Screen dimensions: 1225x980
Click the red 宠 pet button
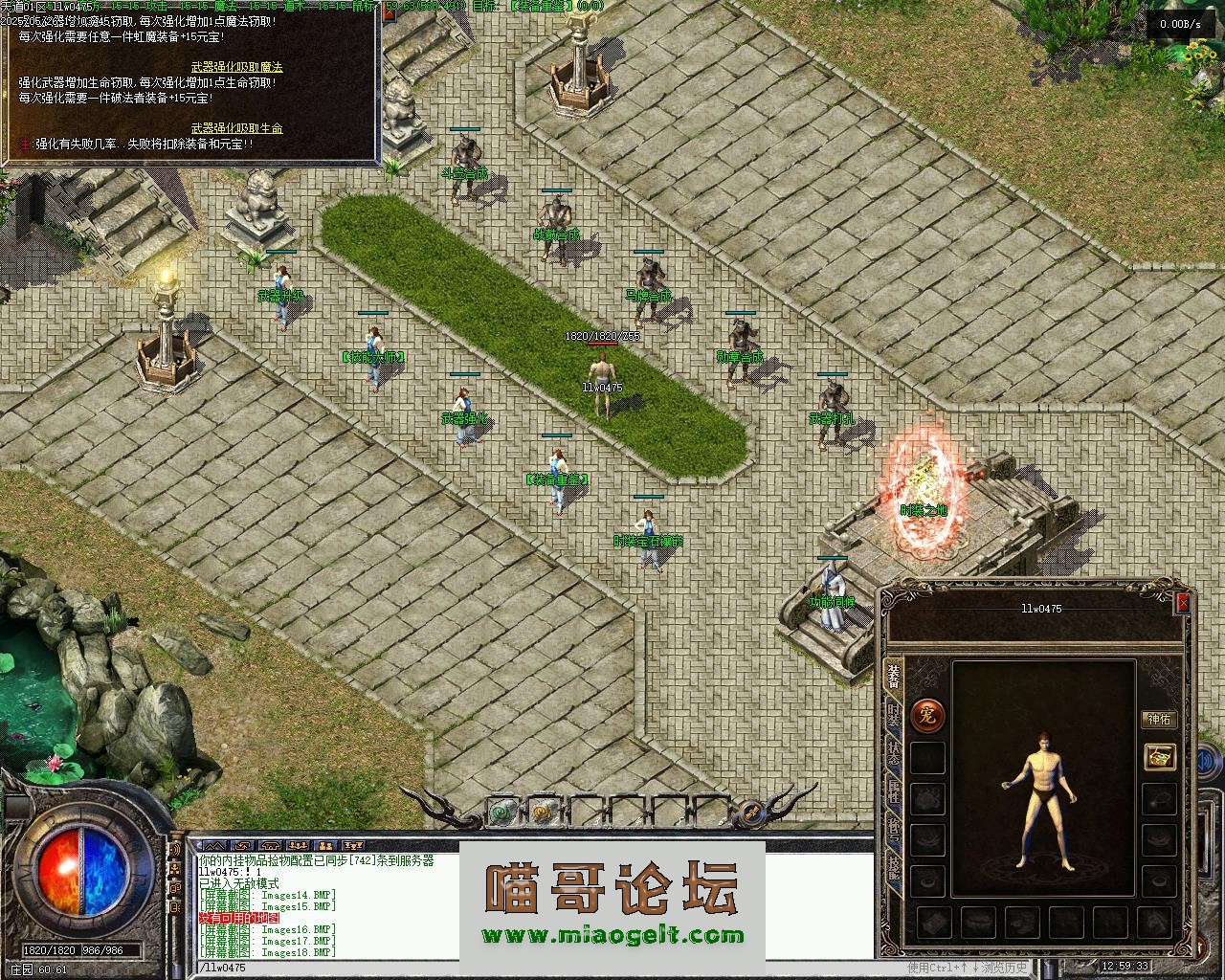pyautogui.click(x=926, y=714)
